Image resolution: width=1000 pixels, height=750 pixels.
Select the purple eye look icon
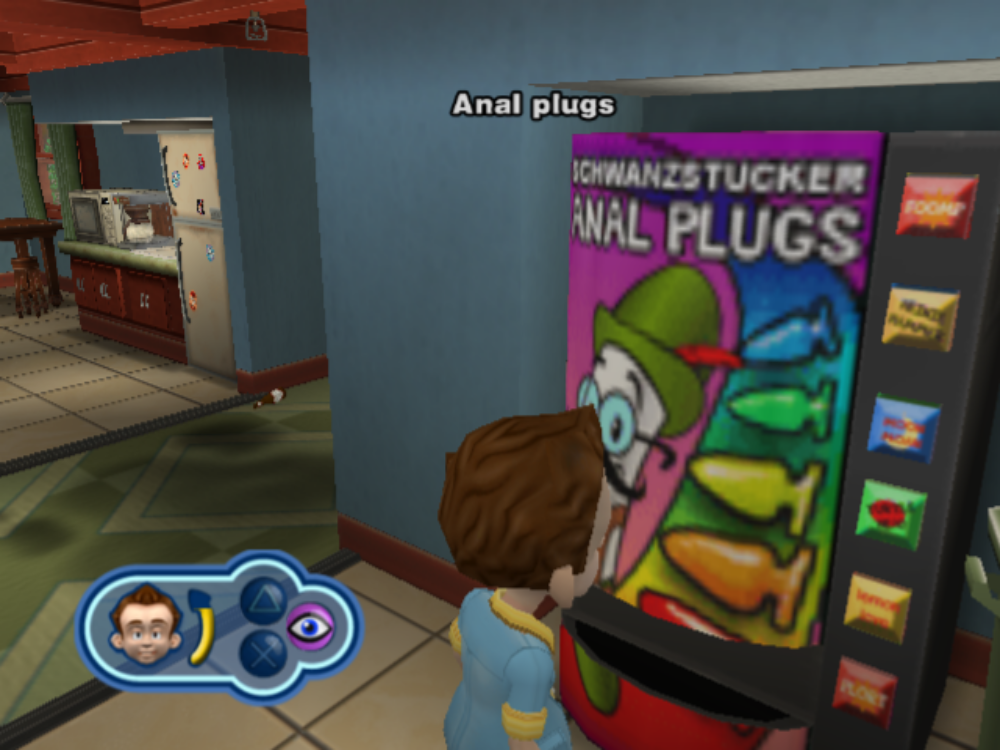(x=311, y=627)
